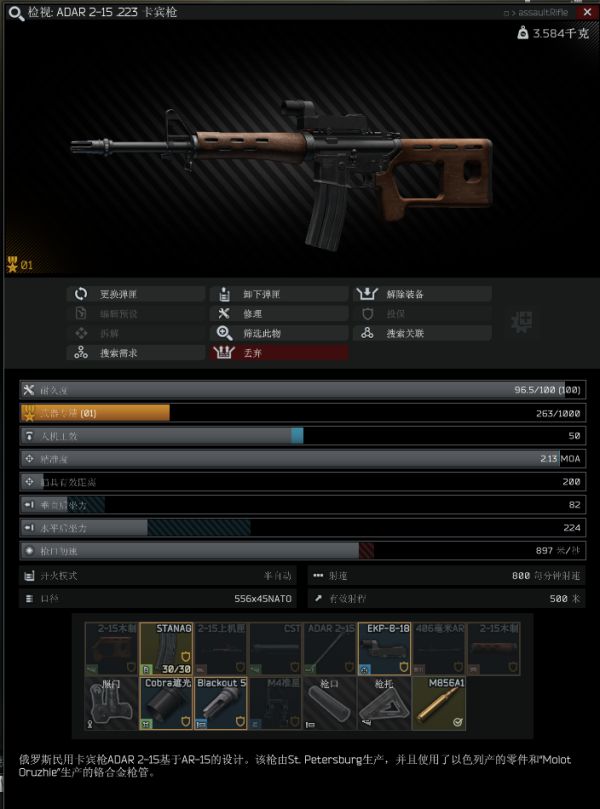Select the STANAG 30/30 magazine slot
The image size is (600, 809).
pyautogui.click(x=166, y=648)
